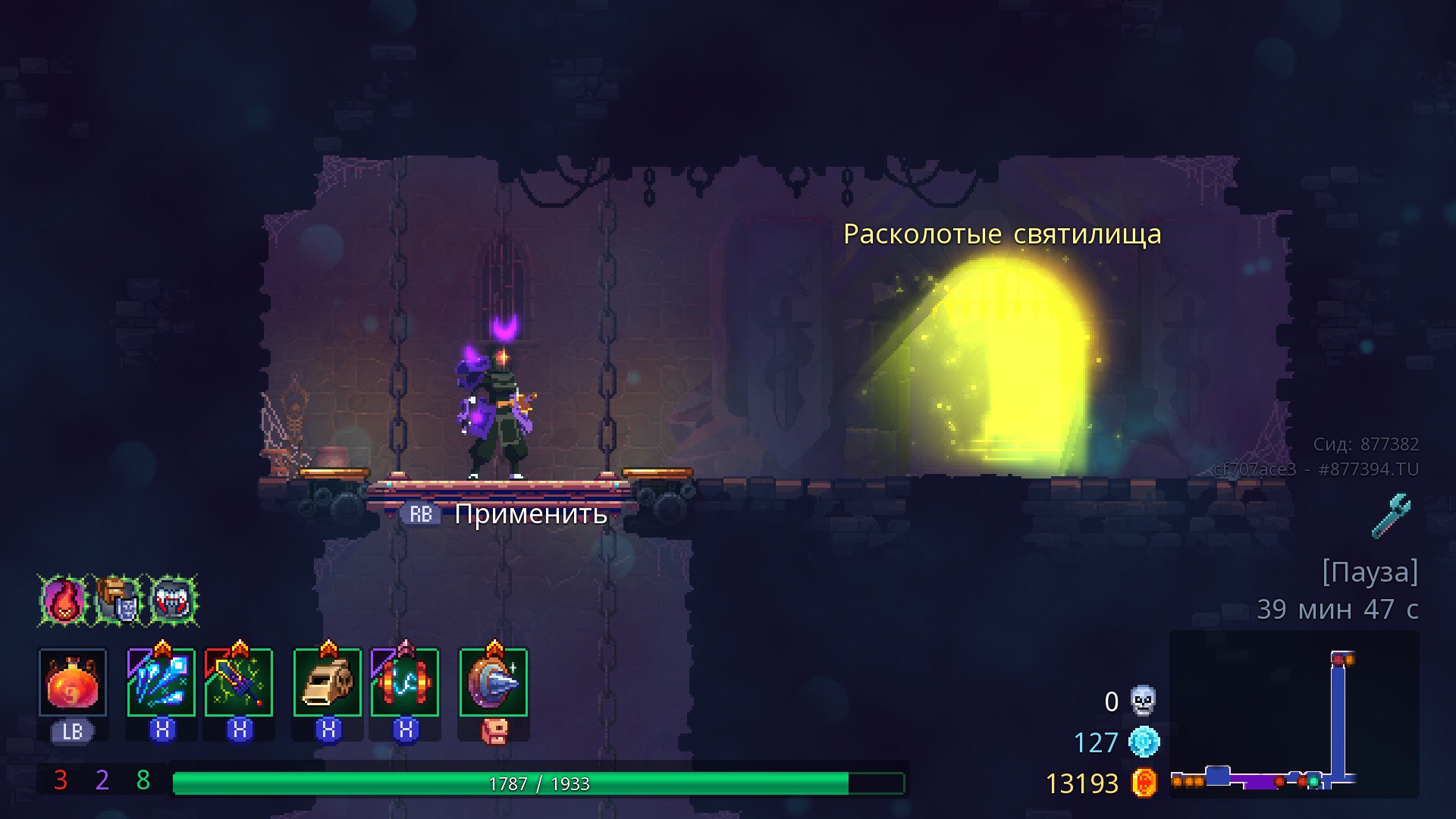Select the orange health flask slot
This screenshot has height=819, width=1456.
73,682
